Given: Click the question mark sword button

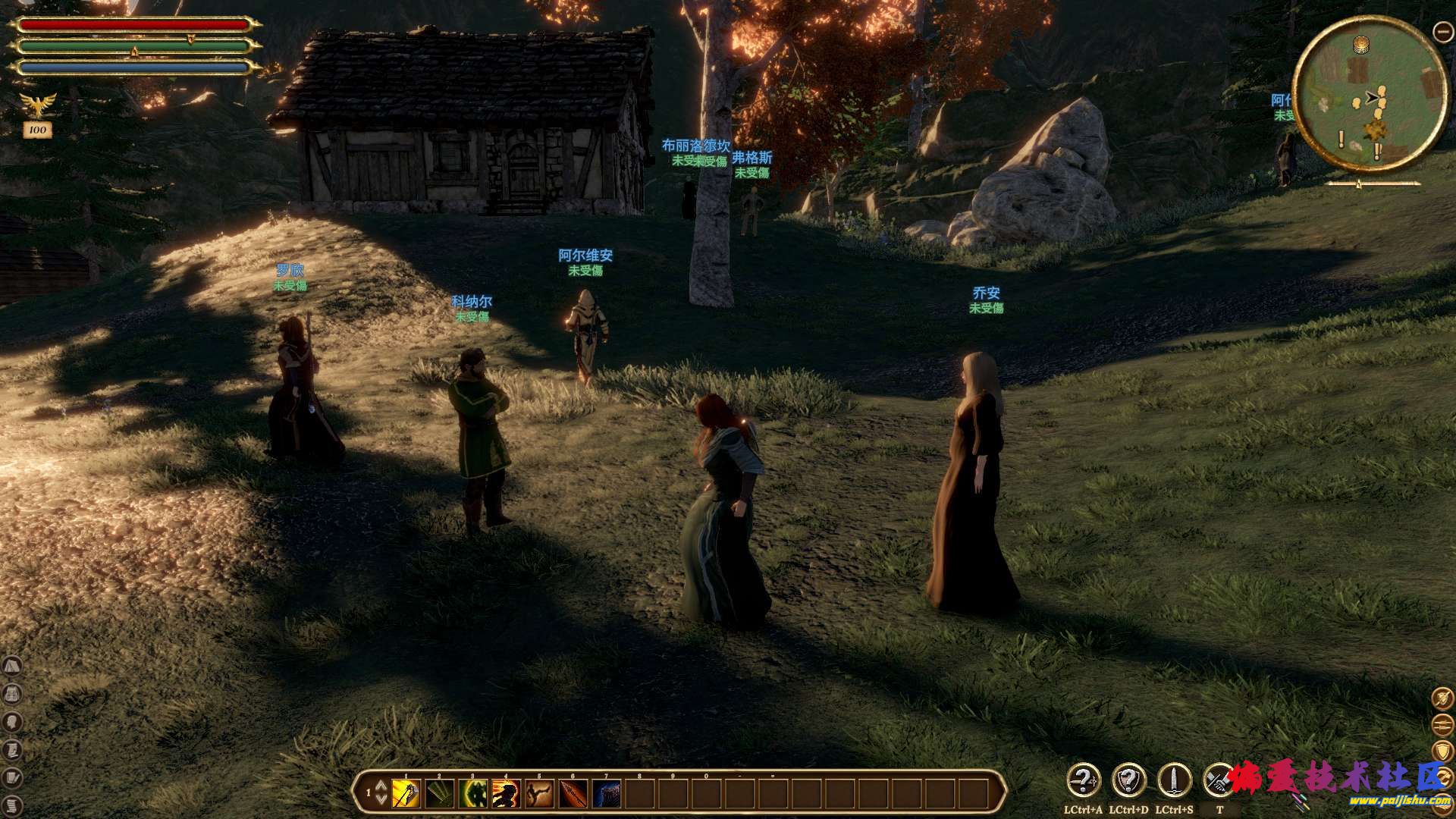Looking at the screenshot, I should [x=1084, y=780].
